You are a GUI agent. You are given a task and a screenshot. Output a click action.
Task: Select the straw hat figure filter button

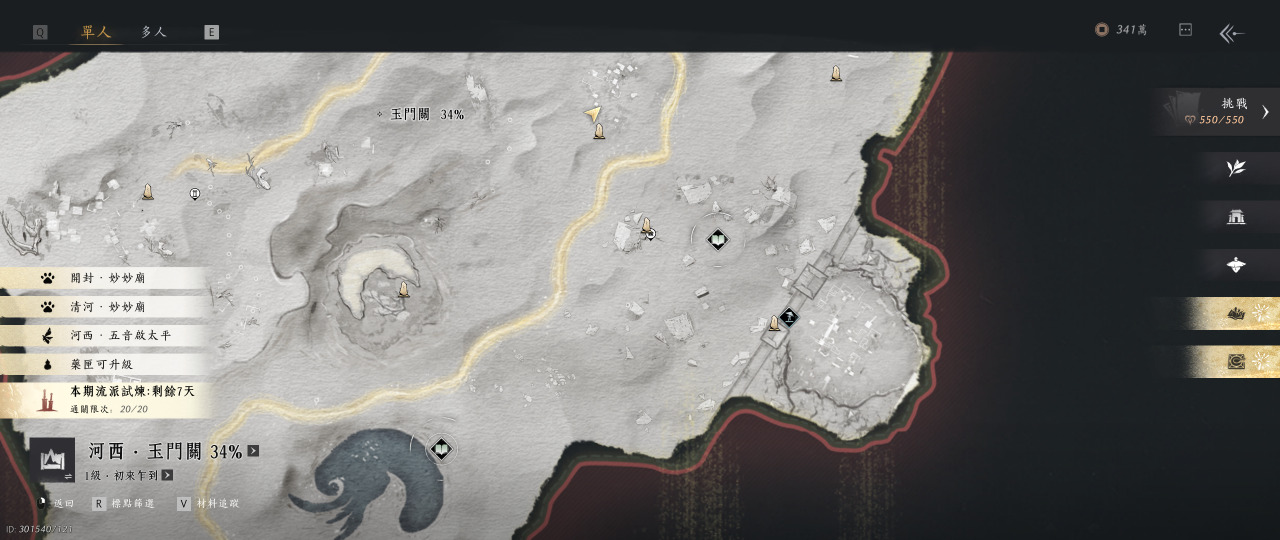(1236, 265)
